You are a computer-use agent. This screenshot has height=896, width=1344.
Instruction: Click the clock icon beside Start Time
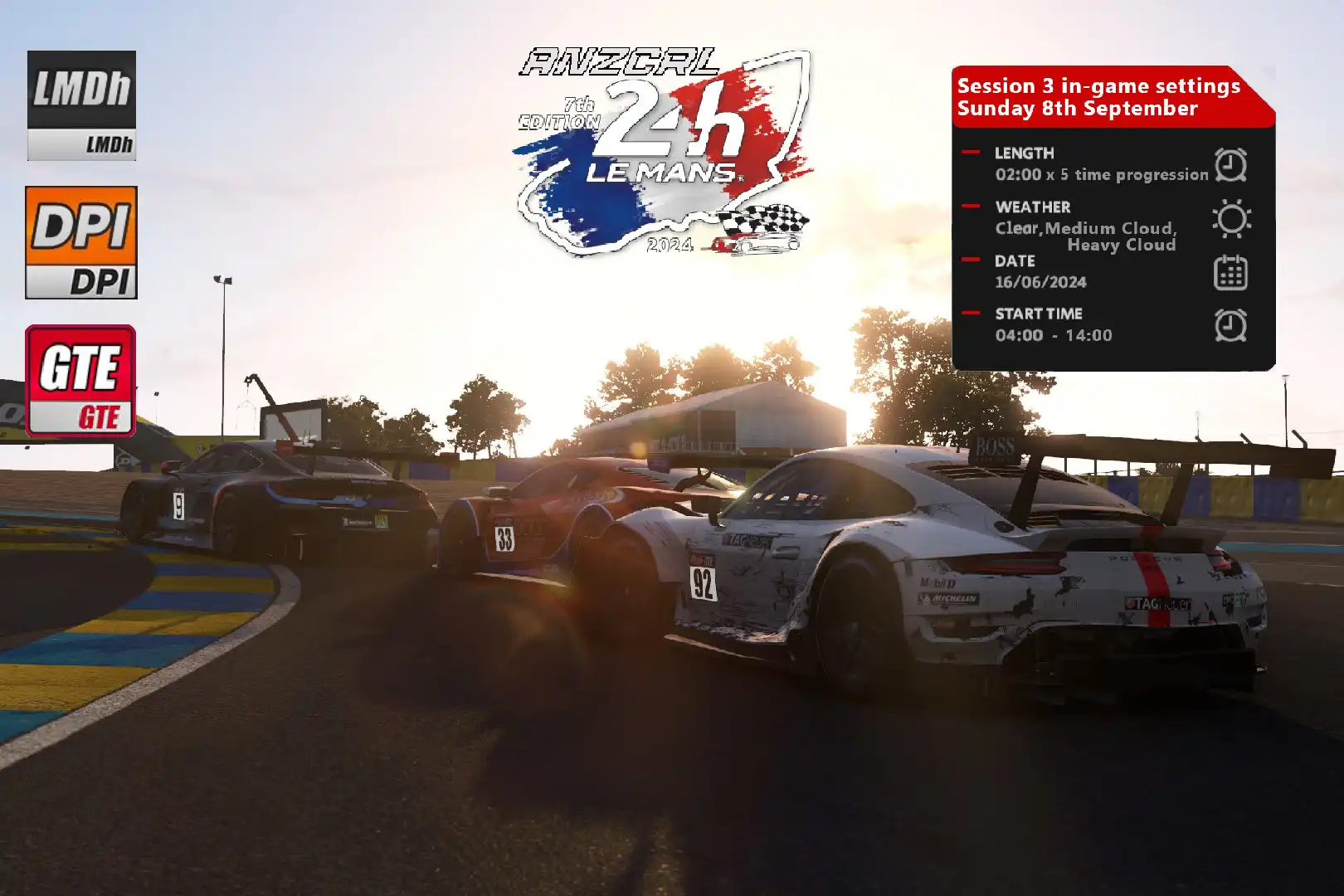pyautogui.click(x=1230, y=325)
